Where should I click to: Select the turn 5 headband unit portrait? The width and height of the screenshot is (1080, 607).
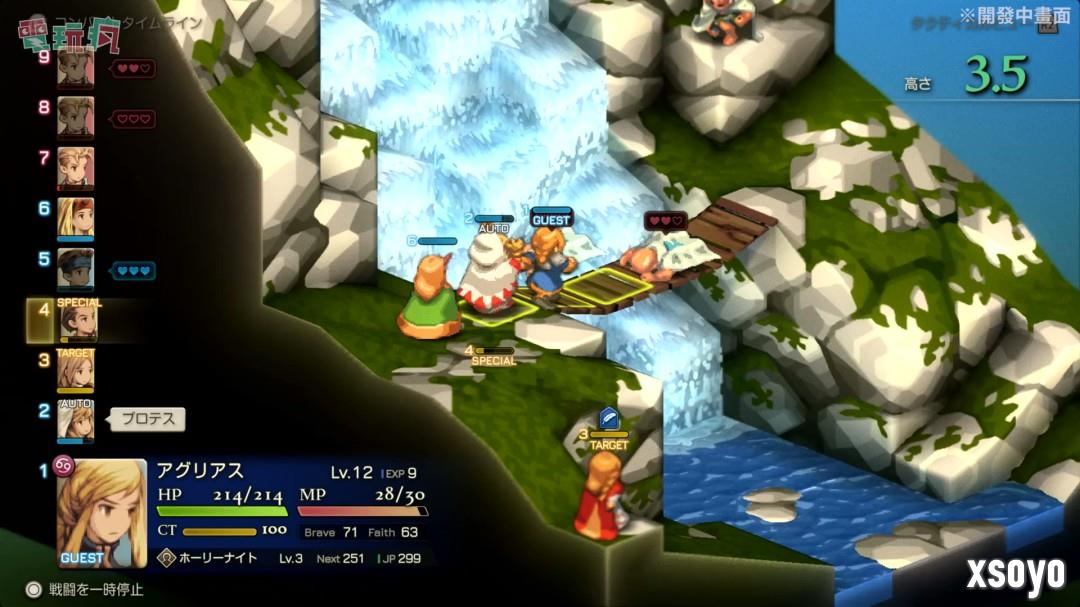point(75,269)
